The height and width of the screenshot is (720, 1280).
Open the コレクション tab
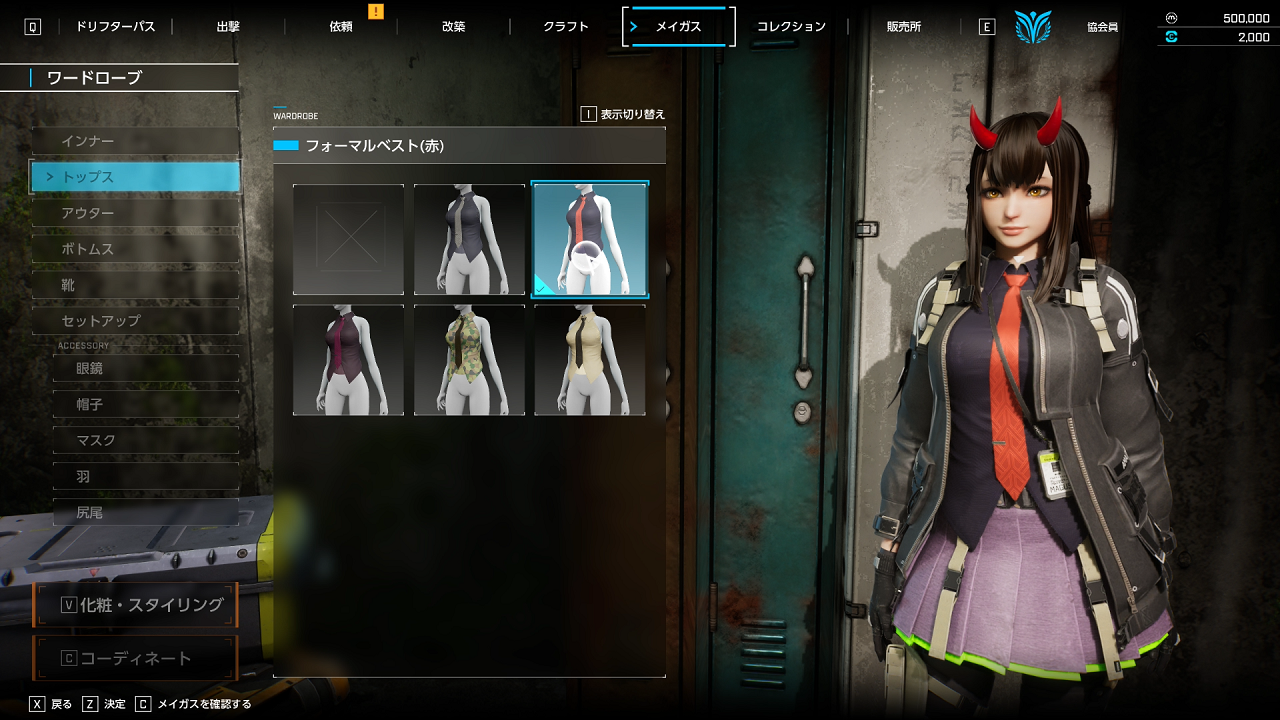point(791,27)
